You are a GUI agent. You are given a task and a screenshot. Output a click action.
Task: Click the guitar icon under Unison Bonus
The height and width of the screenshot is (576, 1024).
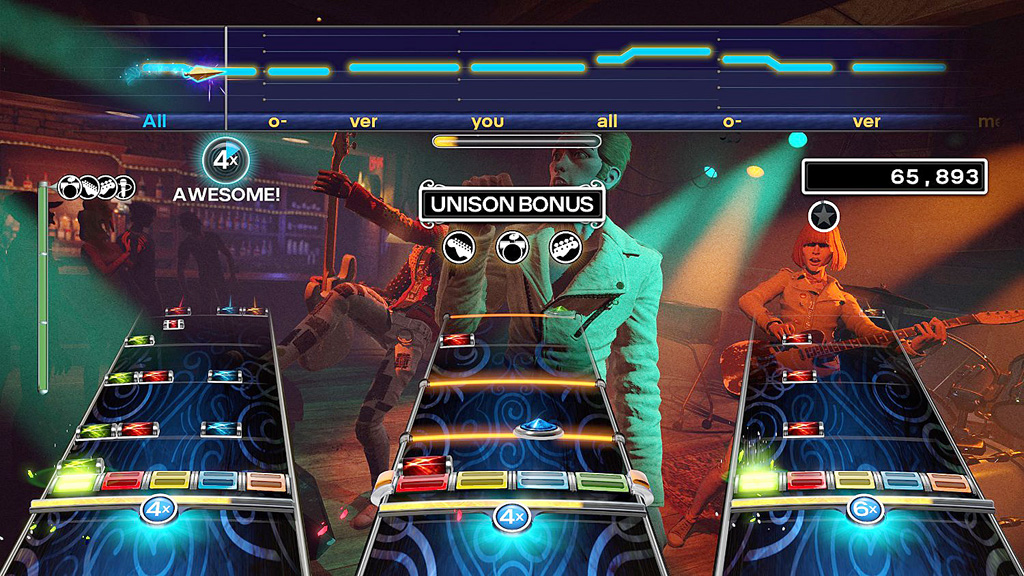458,245
